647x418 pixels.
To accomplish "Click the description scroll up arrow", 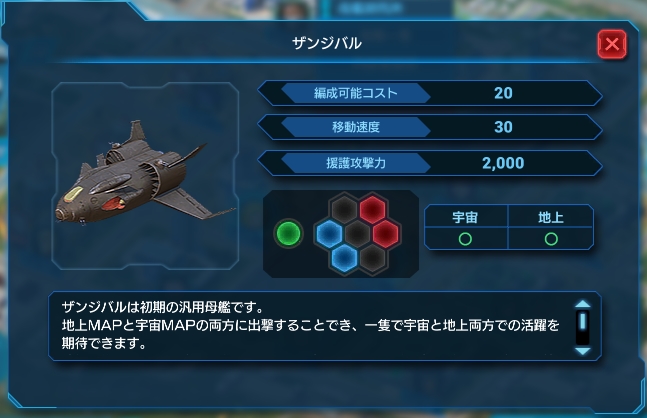I will (582, 306).
